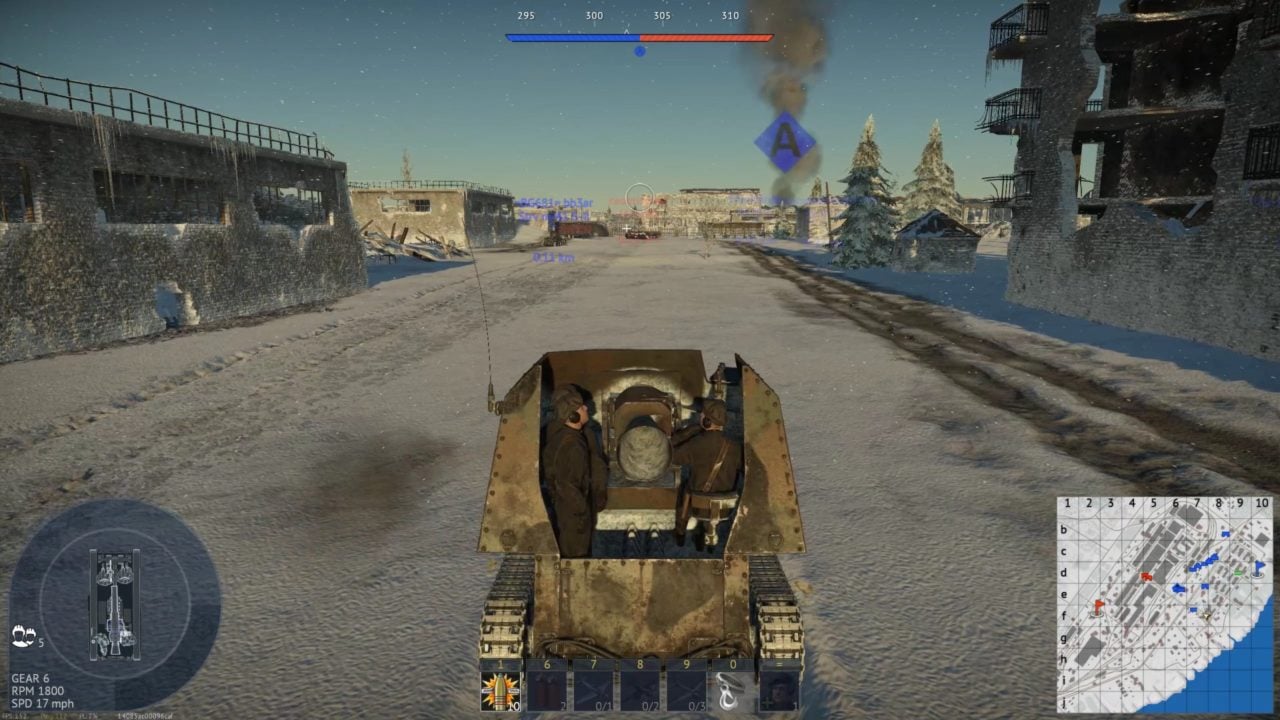
Task: Click the green ally marker on the minimap
Action: (x=1238, y=572)
